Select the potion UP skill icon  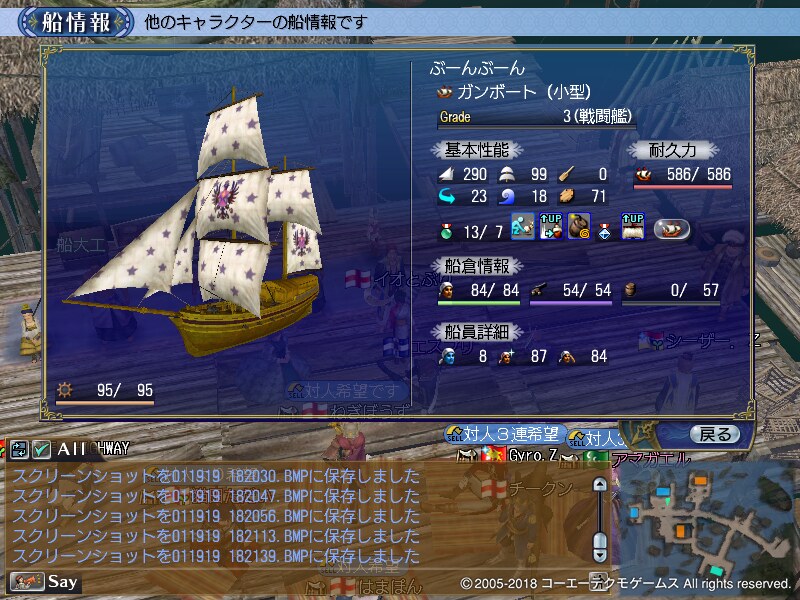552,228
